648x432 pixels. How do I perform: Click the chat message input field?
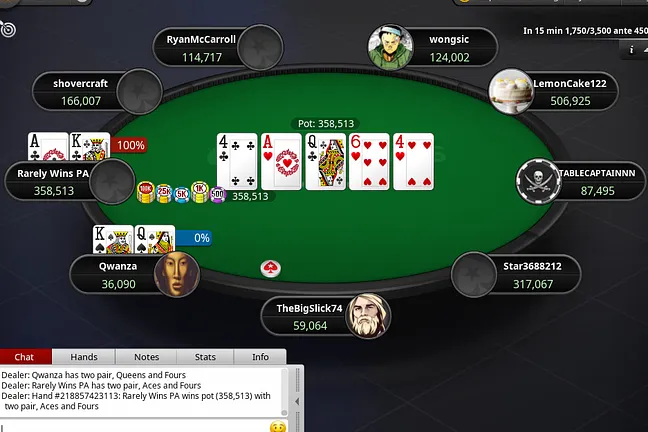coord(135,426)
